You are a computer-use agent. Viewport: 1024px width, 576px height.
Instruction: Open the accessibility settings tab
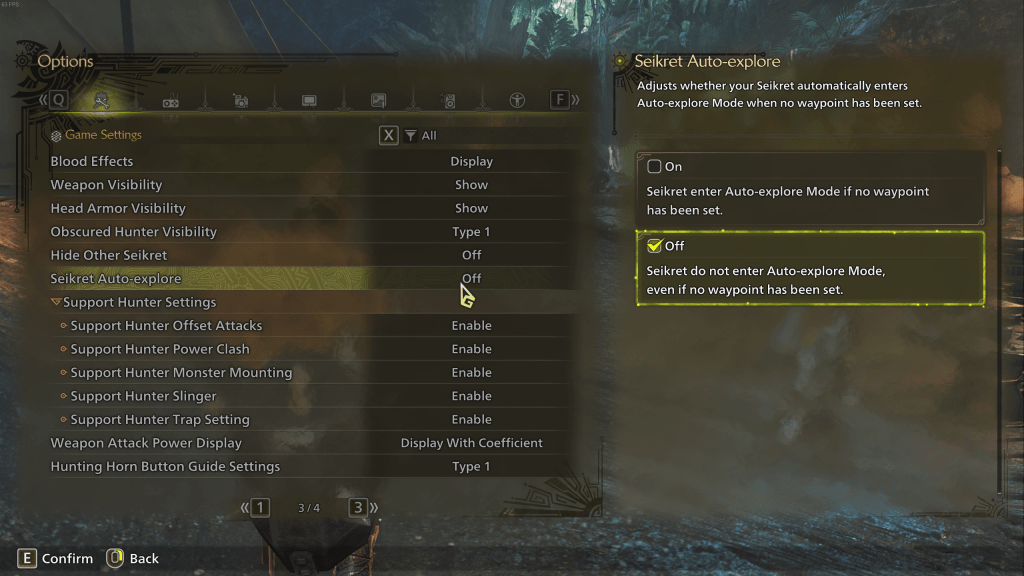pyautogui.click(x=517, y=100)
